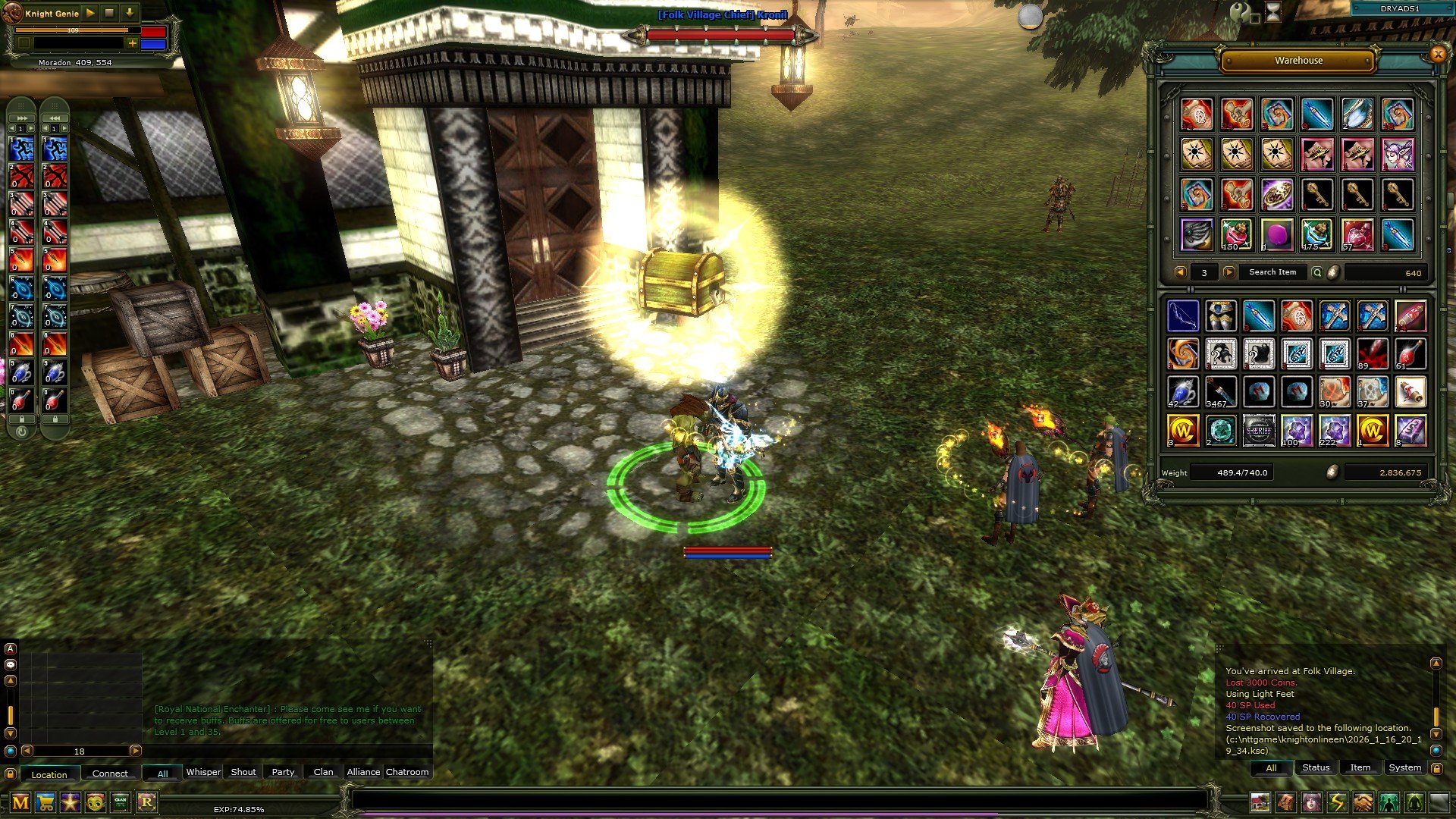Click the previous page arrow in the Warehouse
The image size is (1456, 819).
(1181, 273)
